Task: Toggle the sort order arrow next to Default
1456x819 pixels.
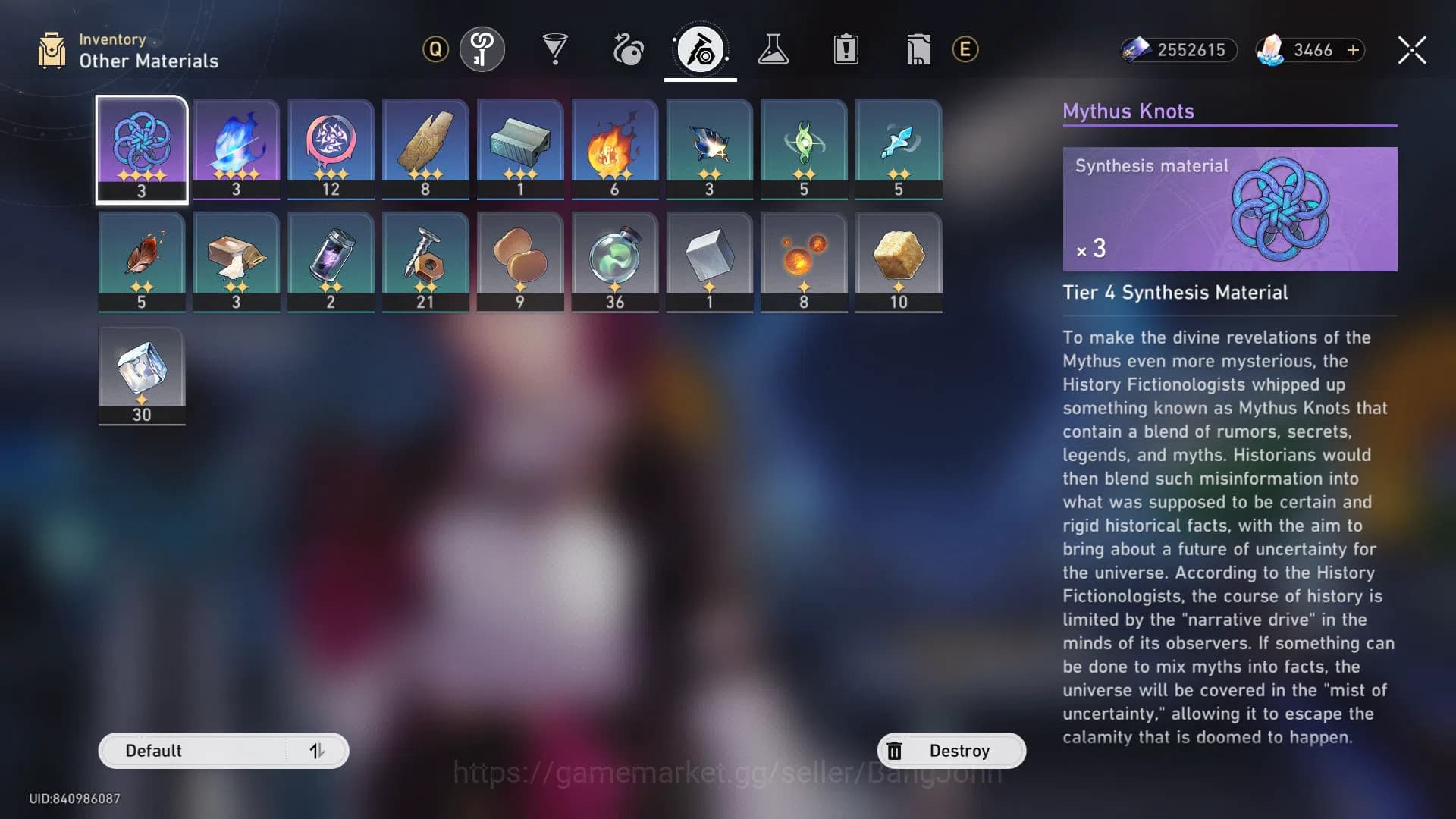Action: coord(319,751)
